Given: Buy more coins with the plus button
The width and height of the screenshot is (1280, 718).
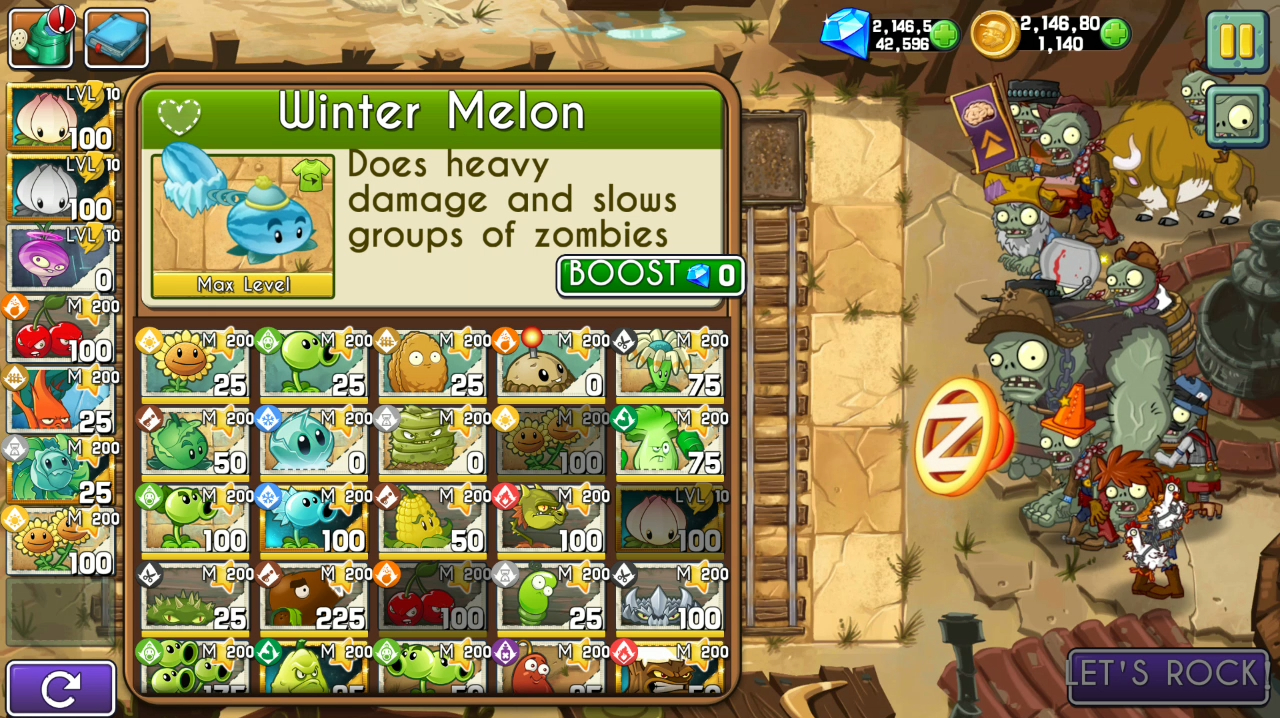Looking at the screenshot, I should (1115, 34).
